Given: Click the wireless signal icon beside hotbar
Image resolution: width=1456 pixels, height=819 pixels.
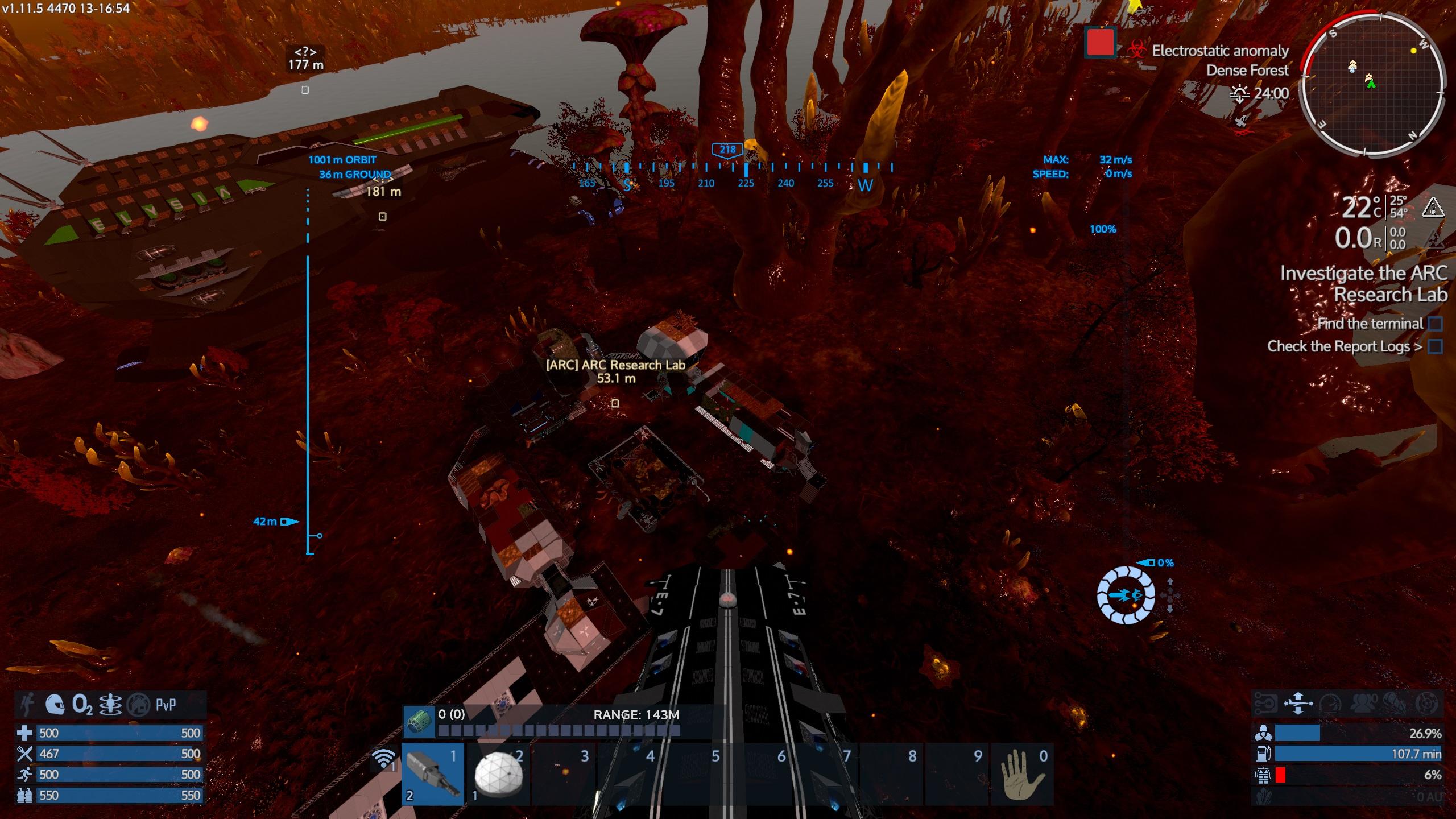Looking at the screenshot, I should click(x=384, y=759).
